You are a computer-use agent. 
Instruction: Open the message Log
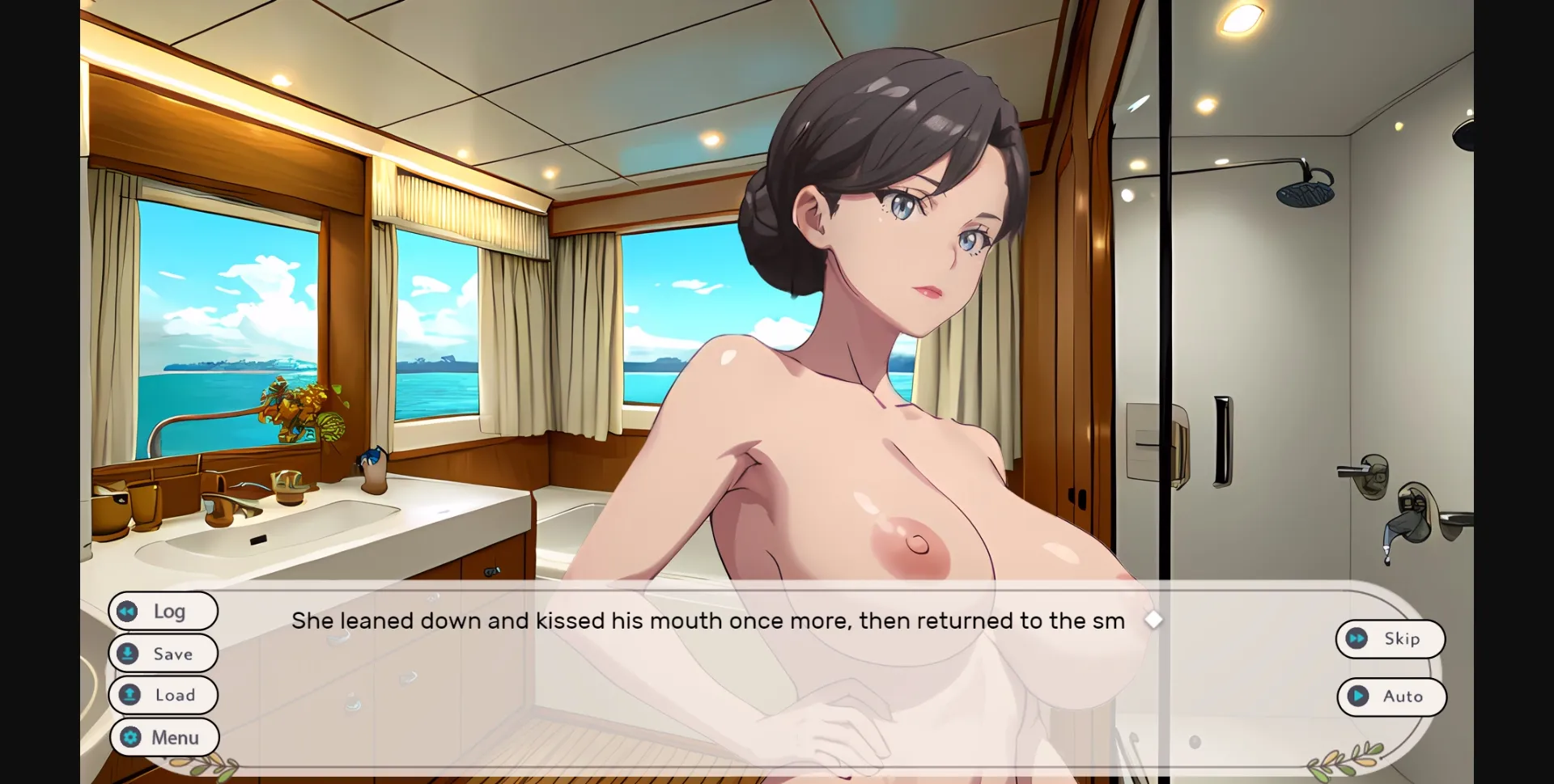tap(163, 611)
